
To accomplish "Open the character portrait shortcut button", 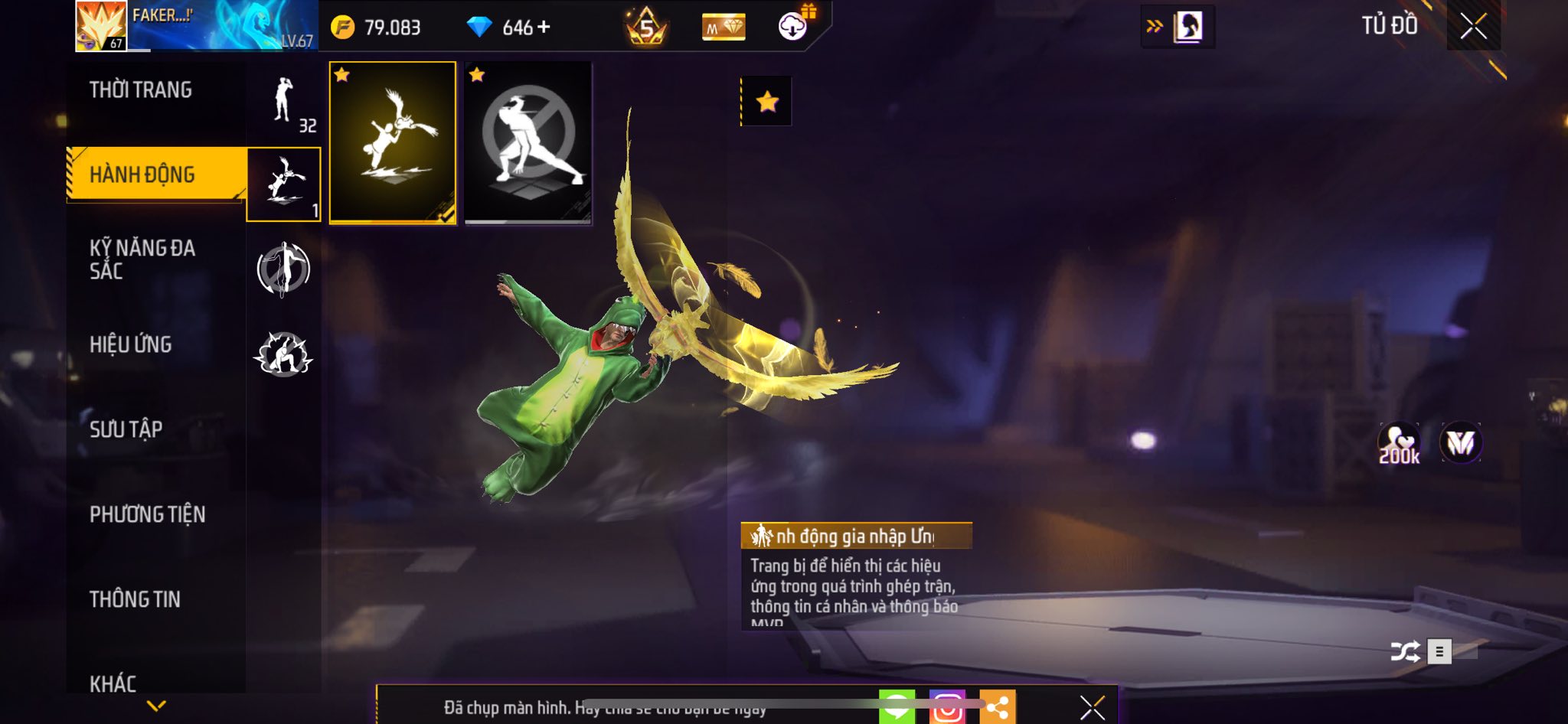I will click(1187, 28).
